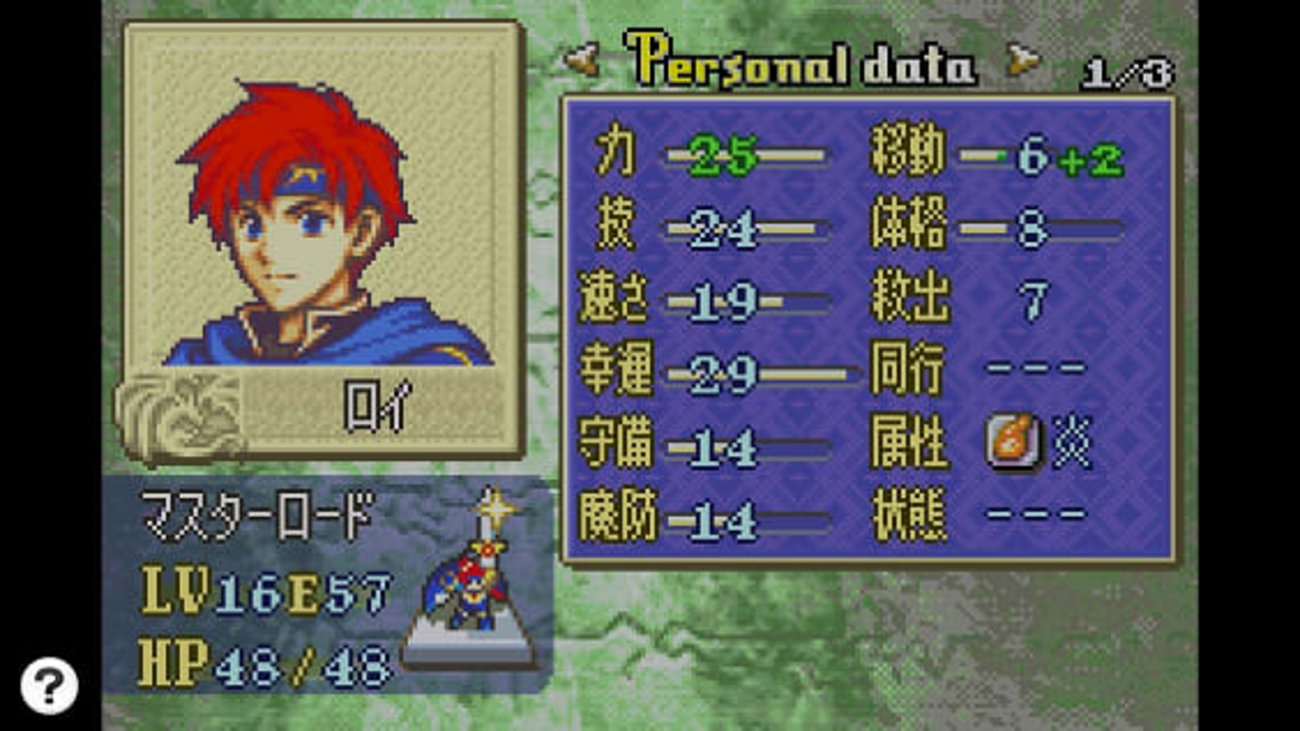Open help with the question mark button
Screen dimensions: 1300x731
pyautogui.click(x=49, y=685)
